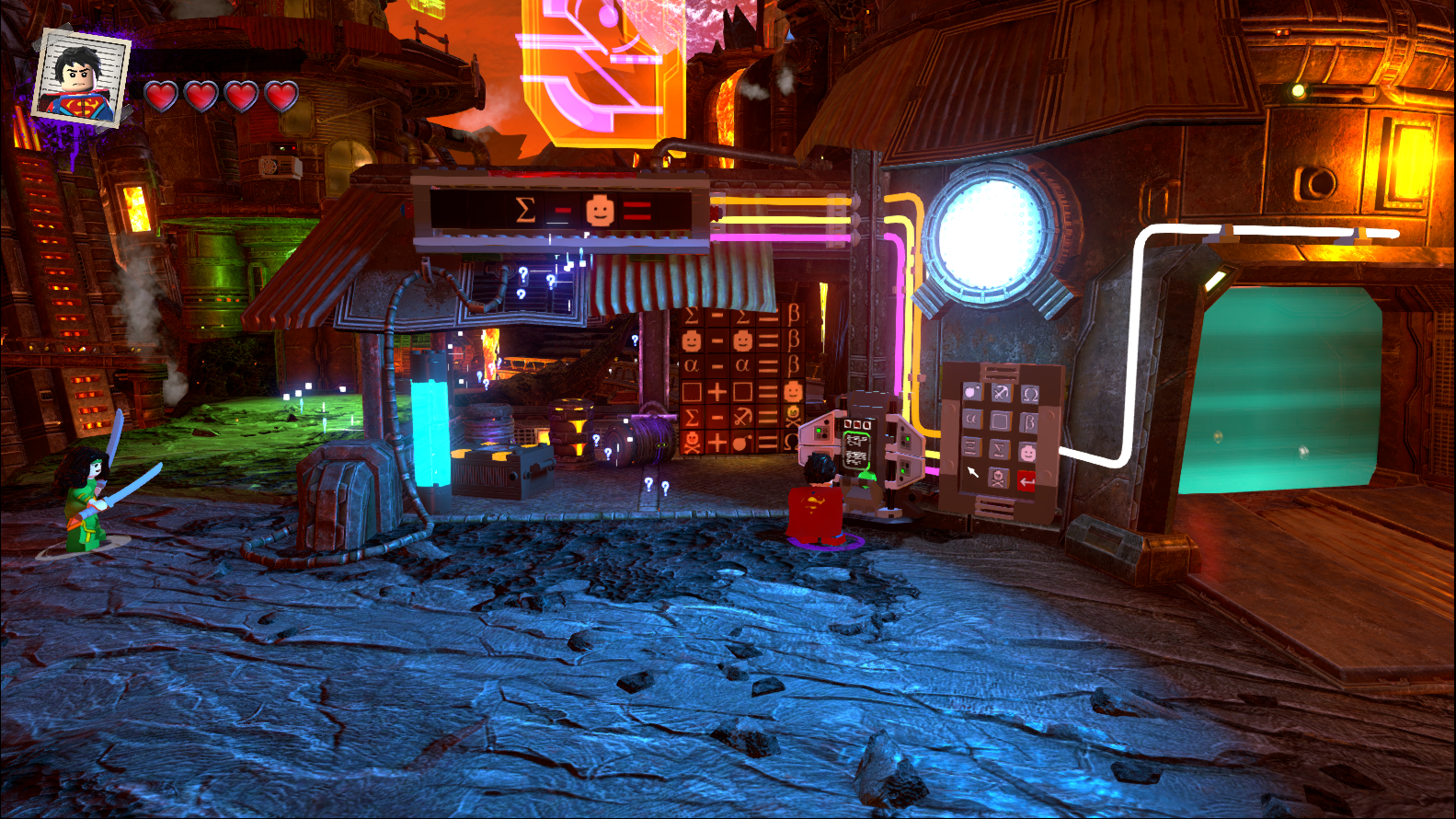Viewport: 1456px width, 819px height.
Task: Select the skull and crossbones key
Action: pyautogui.click(x=998, y=478)
